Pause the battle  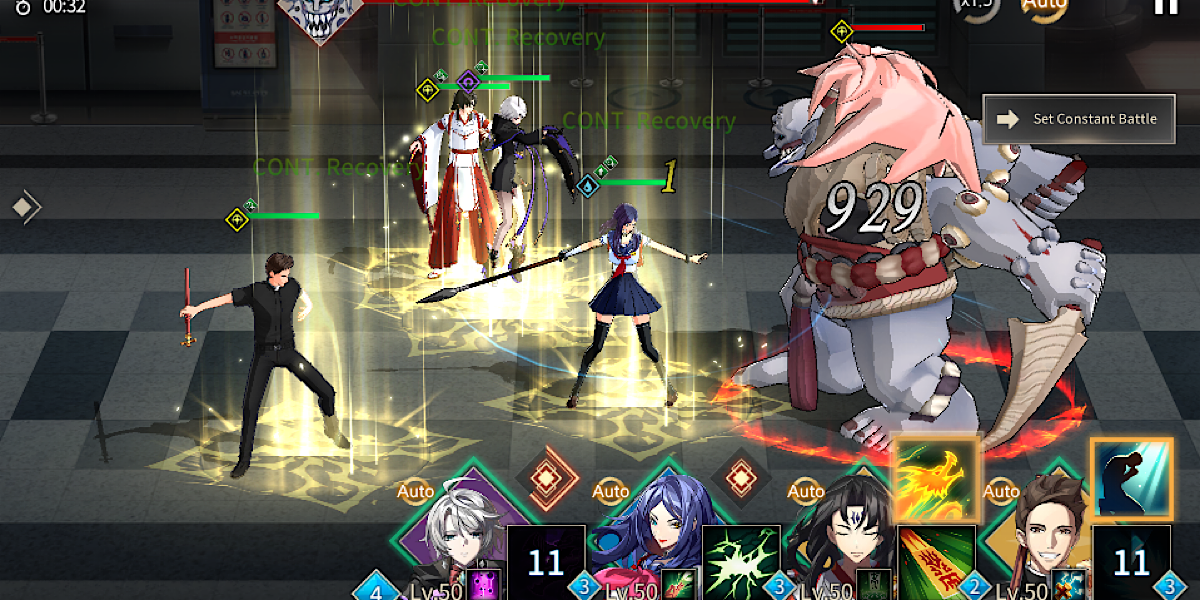tap(1166, 6)
